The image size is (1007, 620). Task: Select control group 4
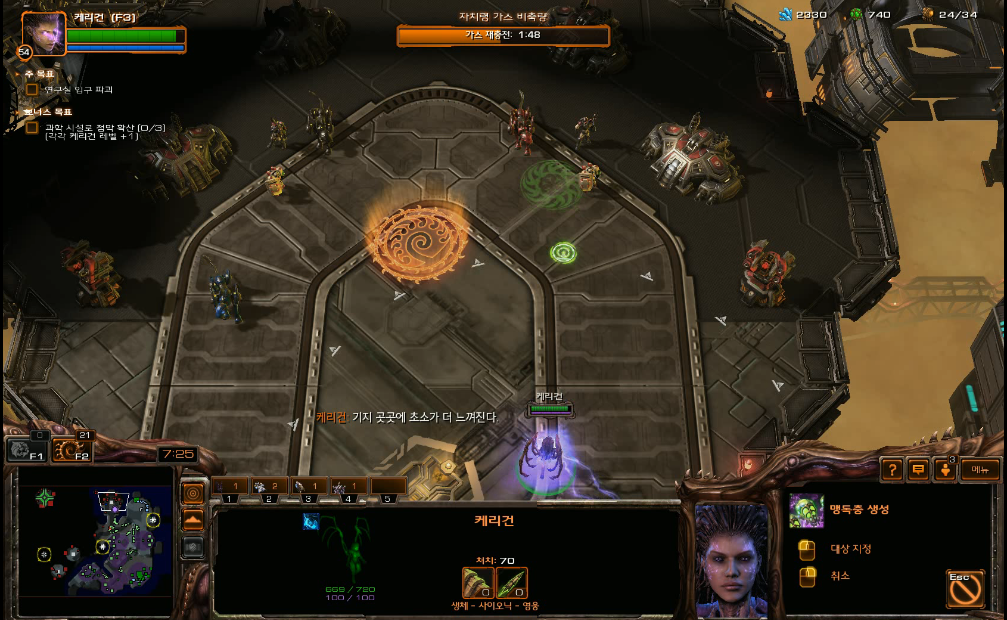point(348,488)
